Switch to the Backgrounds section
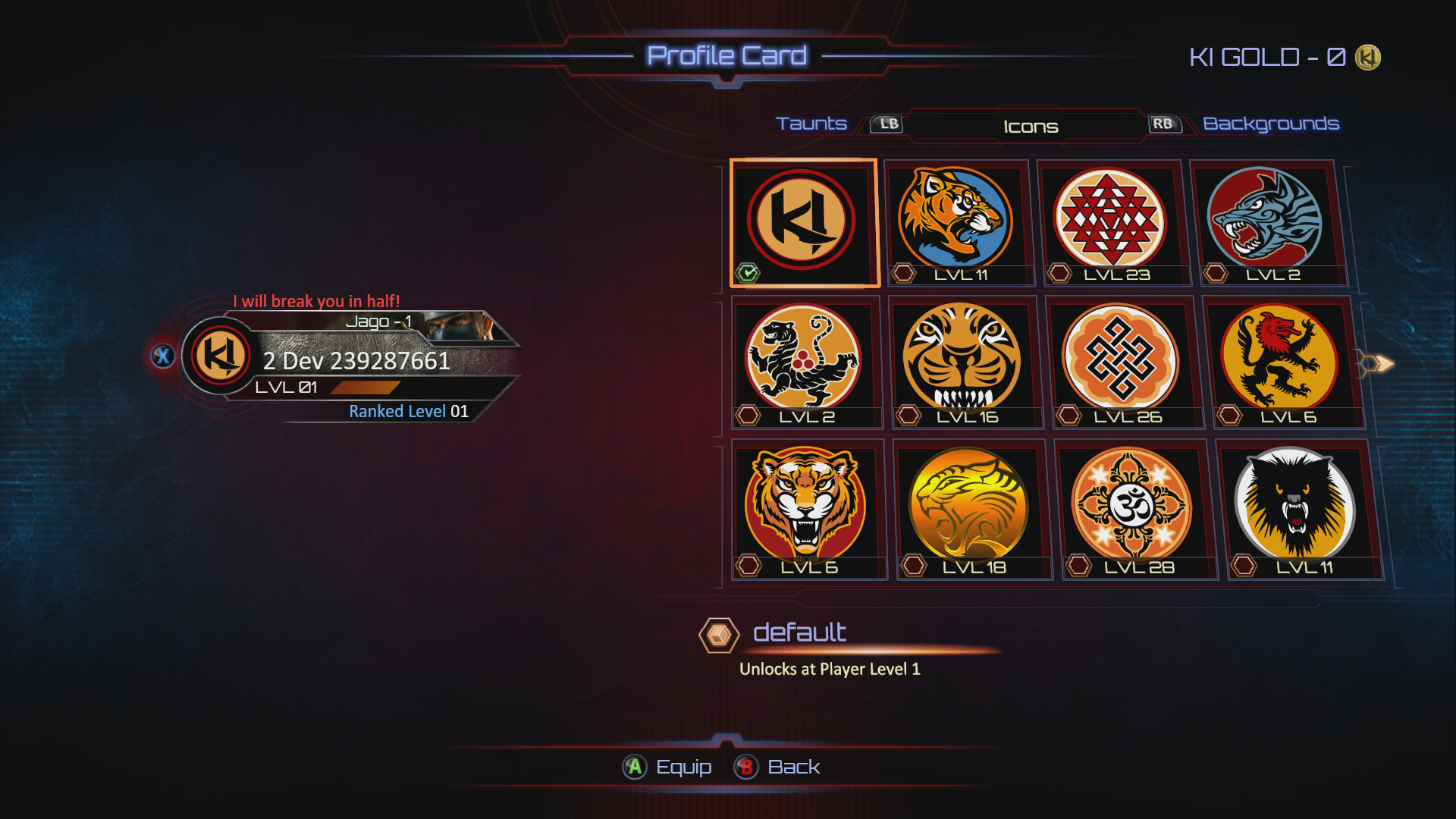The image size is (1456, 819). click(1271, 124)
